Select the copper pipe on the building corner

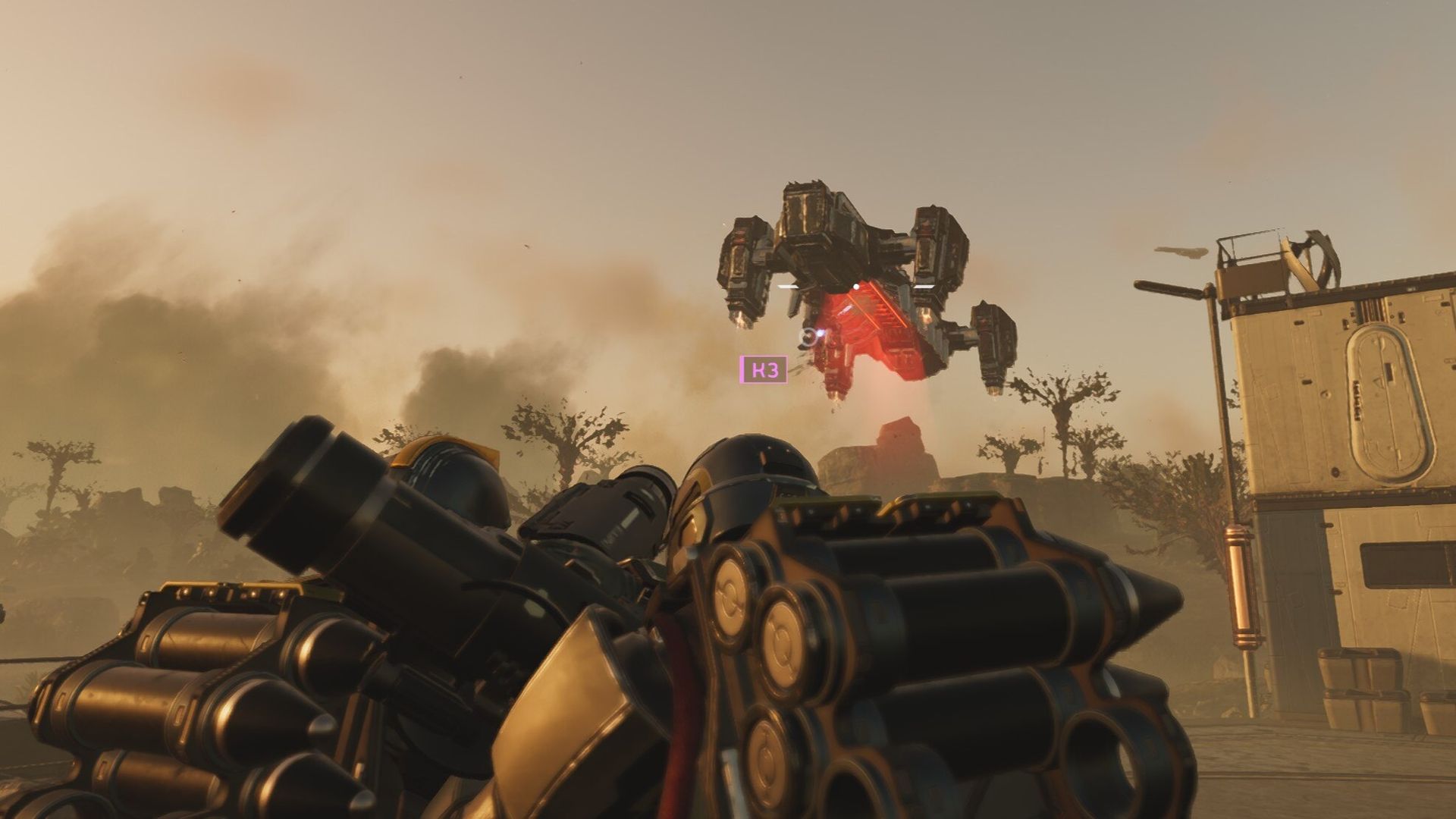(1243, 584)
